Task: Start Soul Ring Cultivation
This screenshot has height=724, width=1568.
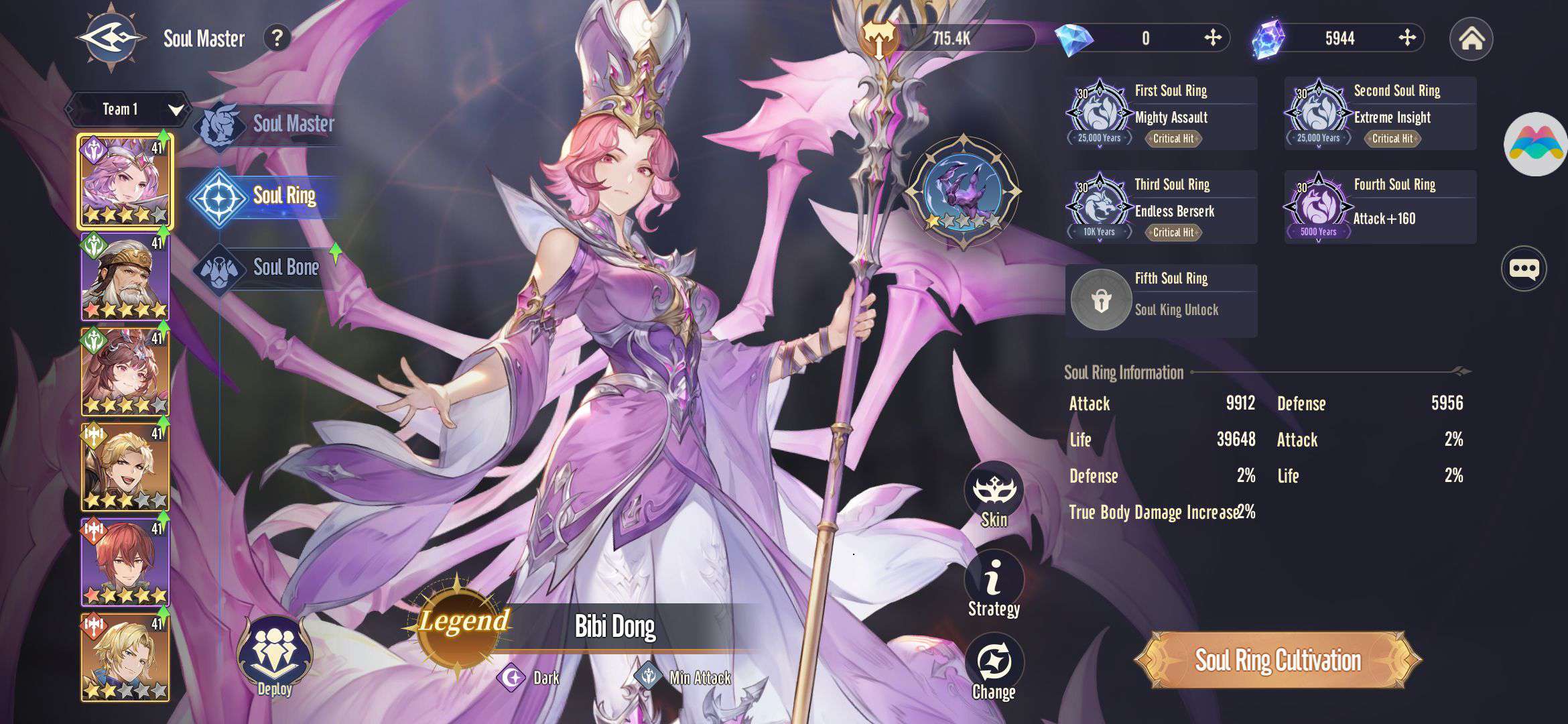Action: coord(1278,660)
